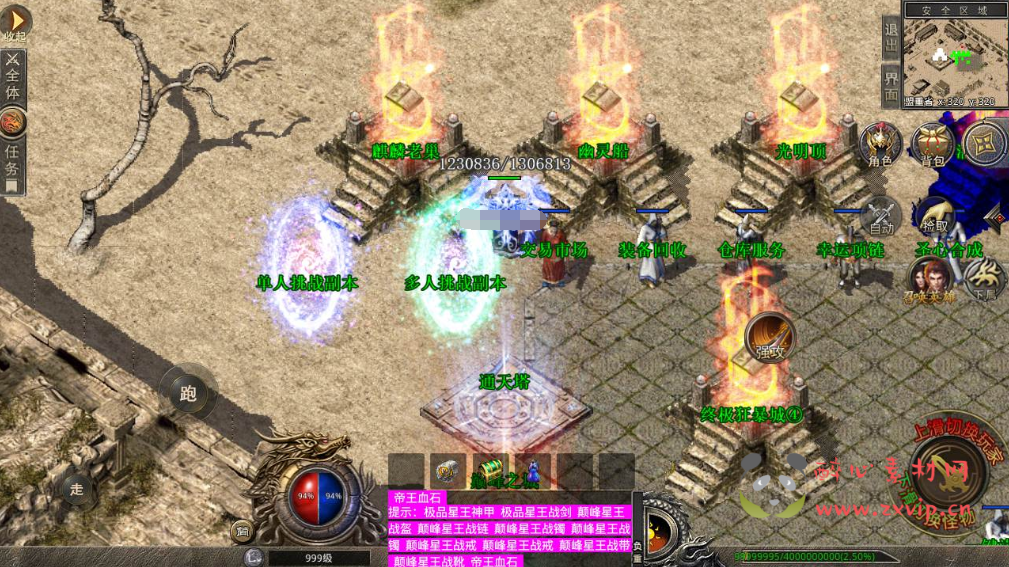This screenshot has height=567, width=1009.
Task: Toggle the 界面 interface button
Action: click(x=892, y=87)
